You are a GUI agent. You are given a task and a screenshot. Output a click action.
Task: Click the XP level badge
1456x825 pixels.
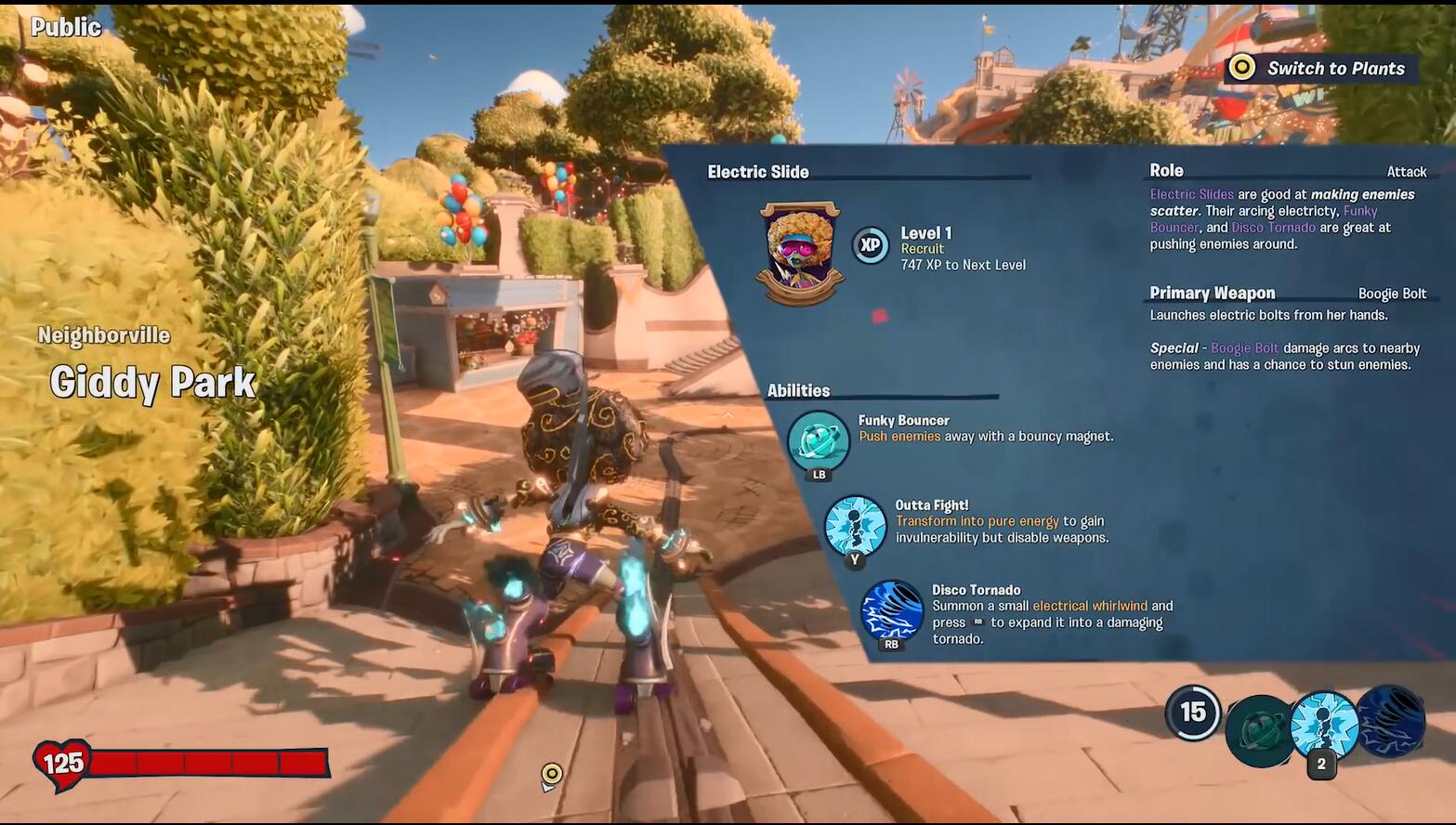871,245
